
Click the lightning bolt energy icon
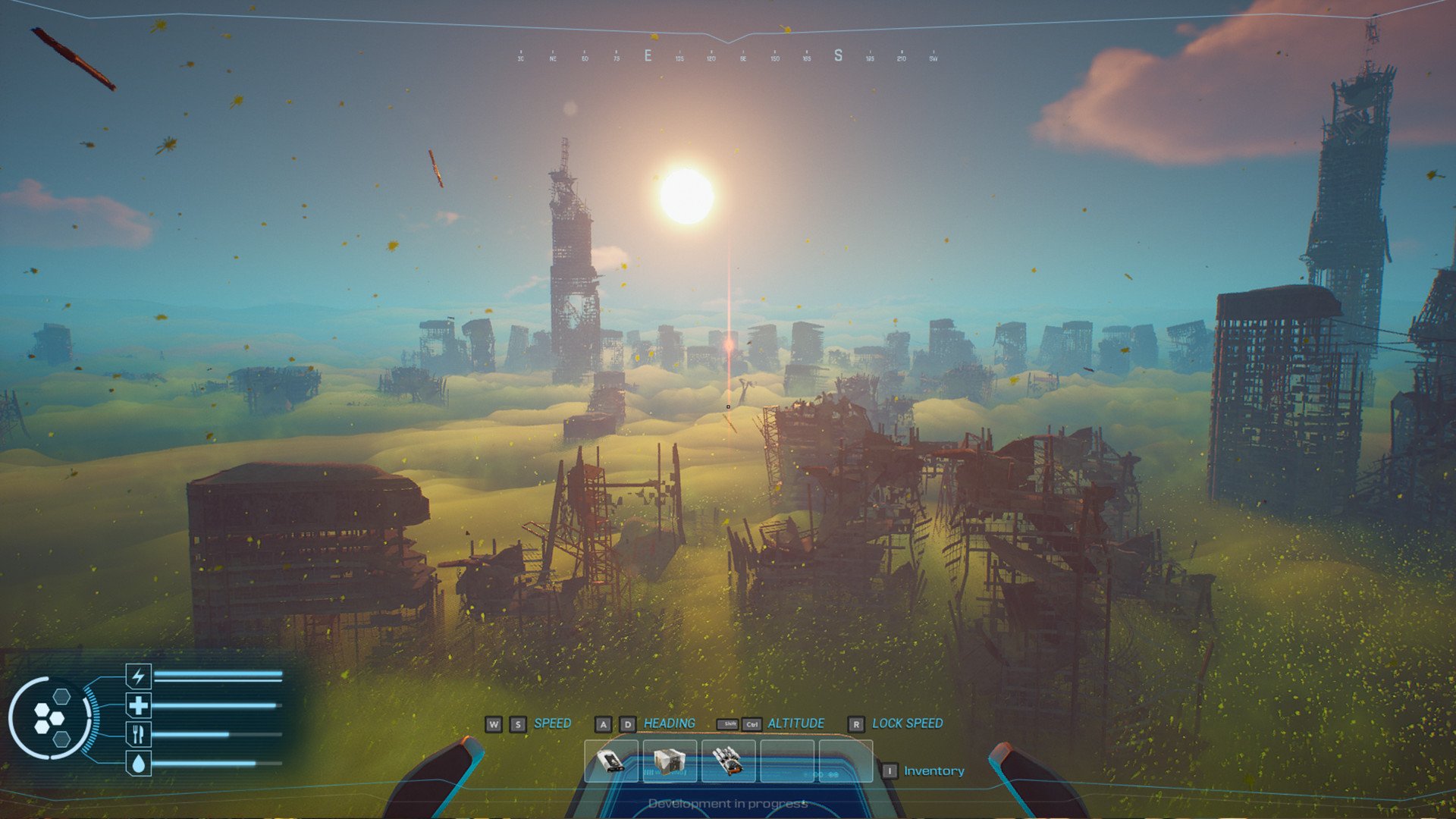pyautogui.click(x=138, y=676)
